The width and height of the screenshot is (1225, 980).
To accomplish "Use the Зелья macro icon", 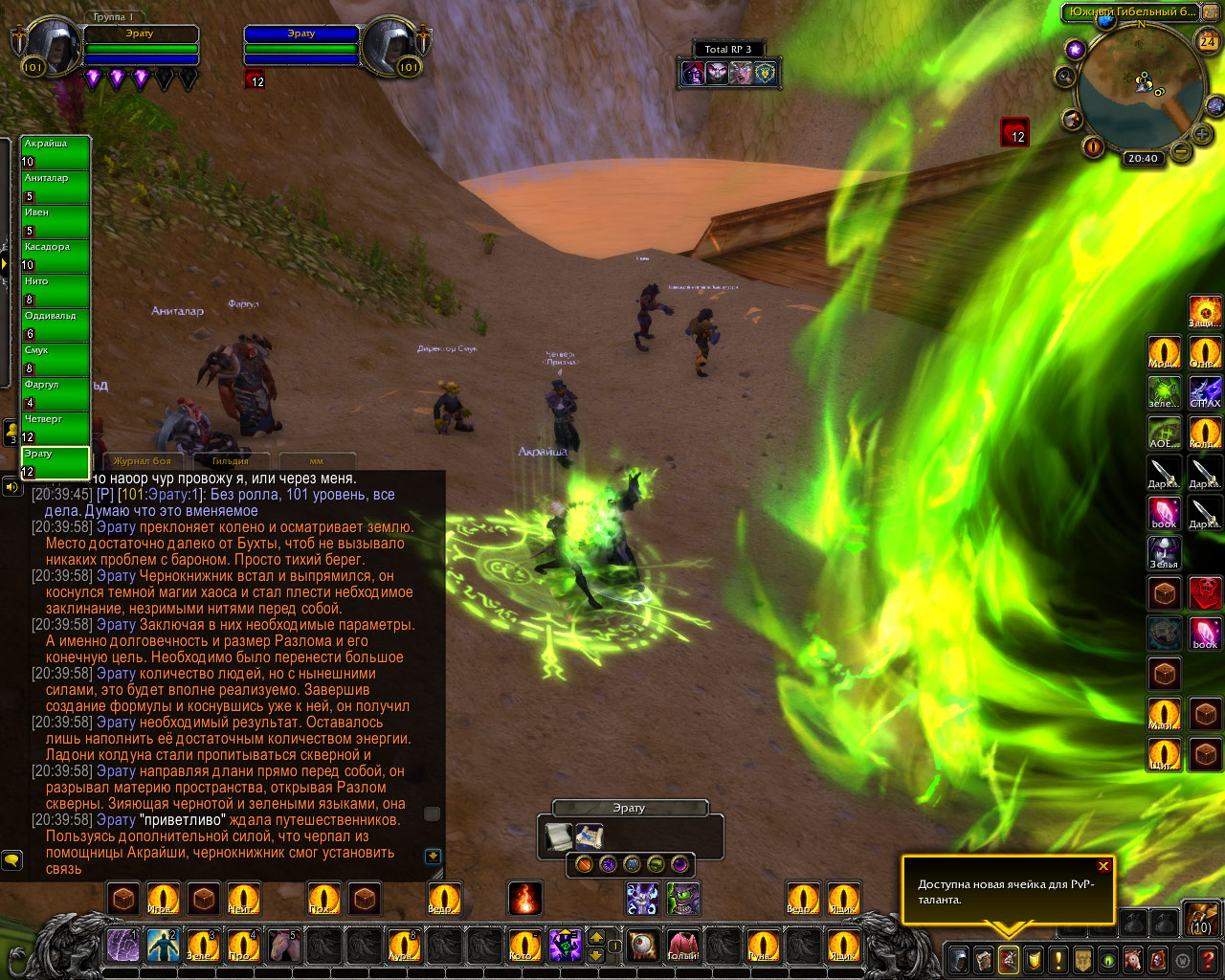I will [1165, 553].
